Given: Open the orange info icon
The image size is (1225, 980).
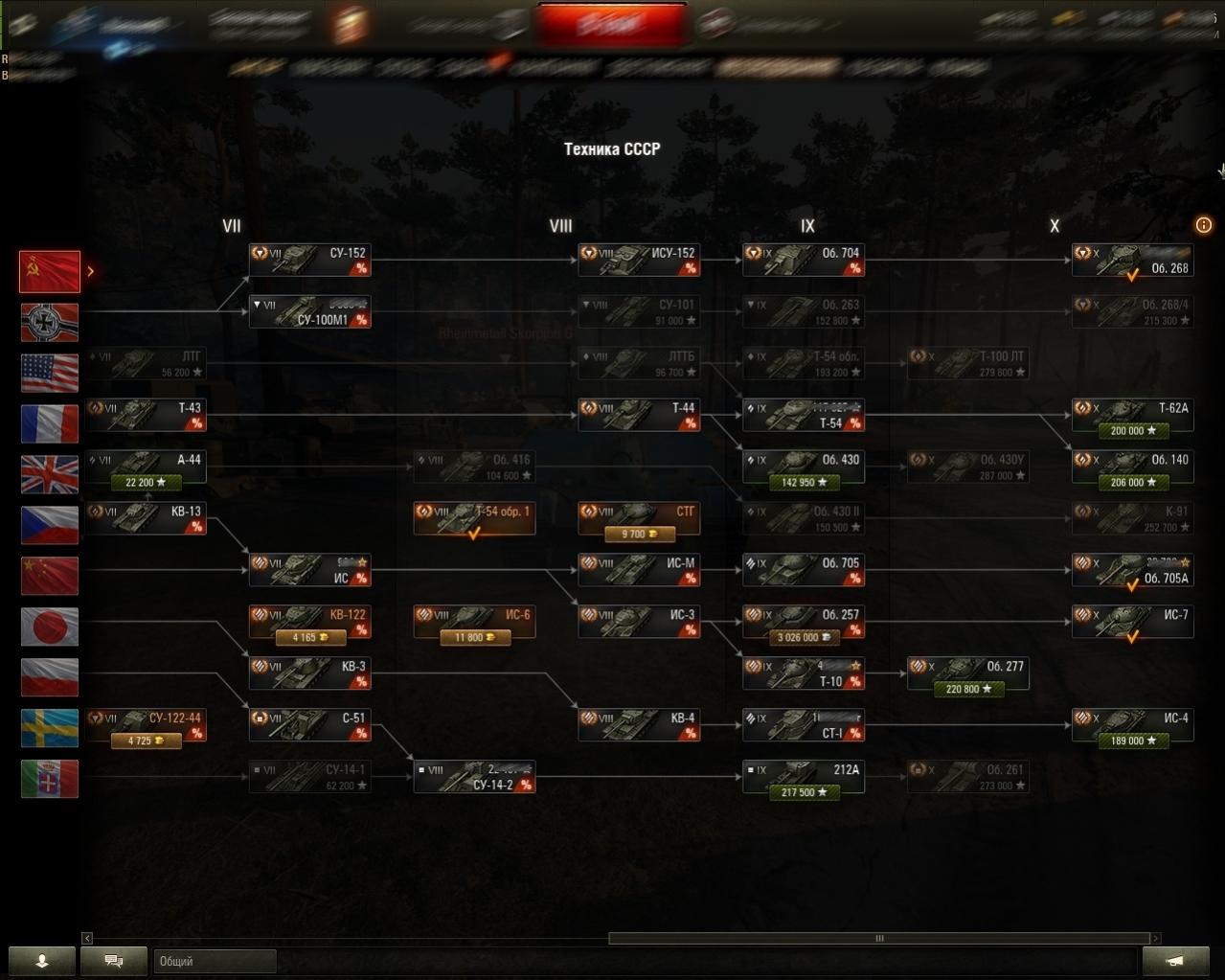Looking at the screenshot, I should [1204, 226].
